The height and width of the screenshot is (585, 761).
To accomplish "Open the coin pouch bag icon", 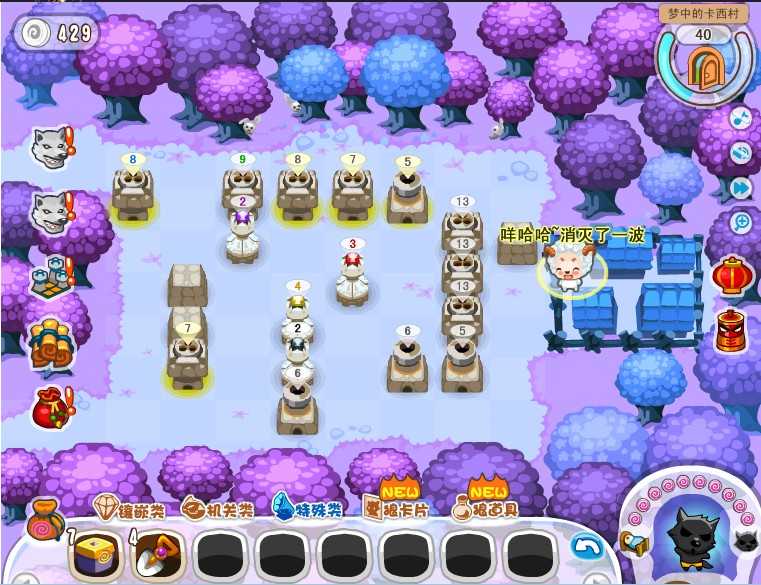I will [x=45, y=516].
